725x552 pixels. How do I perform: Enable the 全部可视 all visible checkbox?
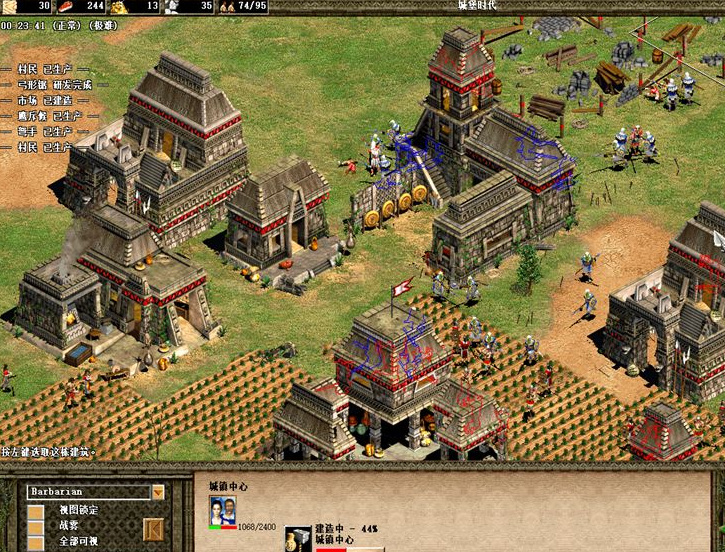[36, 543]
